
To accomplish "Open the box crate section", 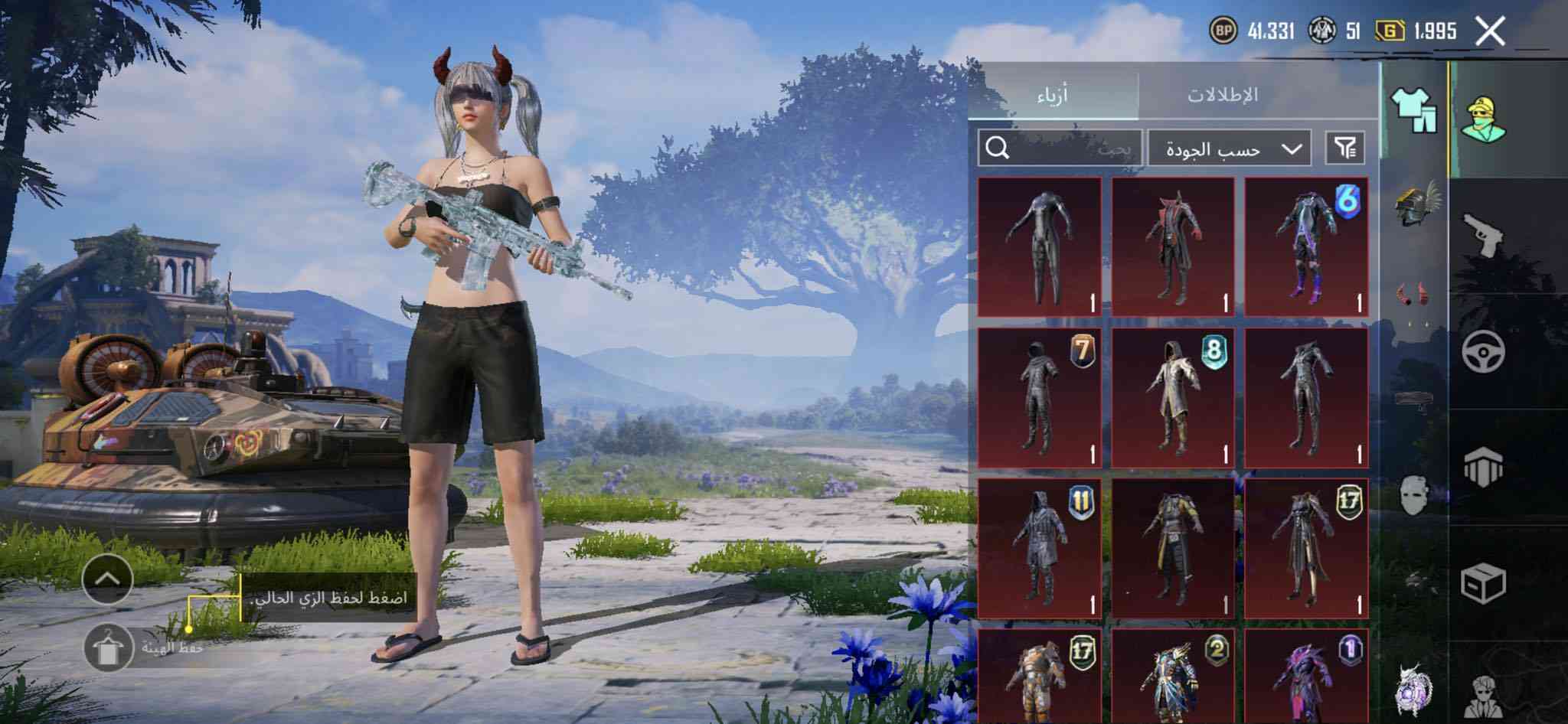I will (1483, 585).
